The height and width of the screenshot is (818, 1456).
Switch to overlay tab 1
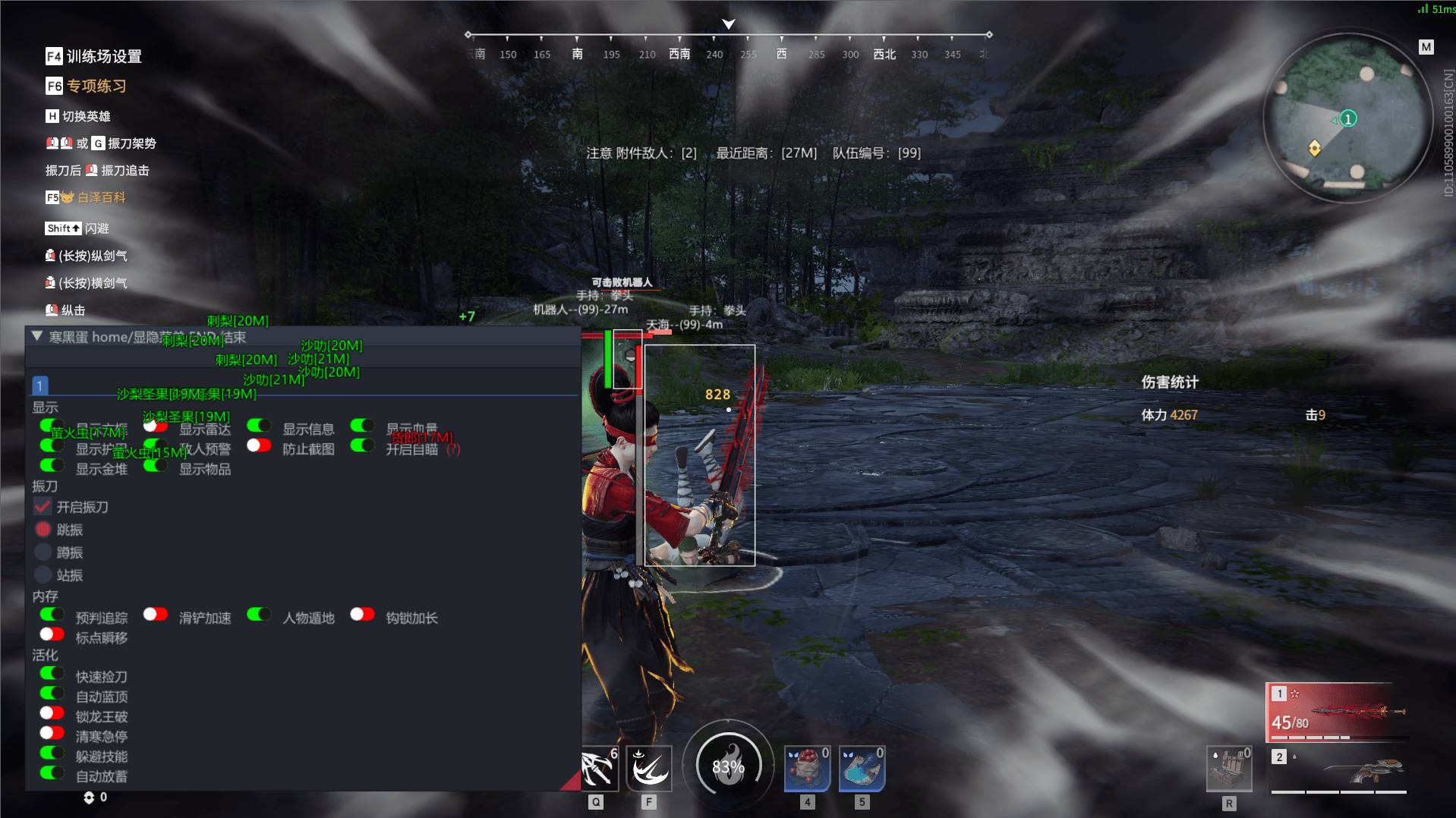tap(39, 385)
